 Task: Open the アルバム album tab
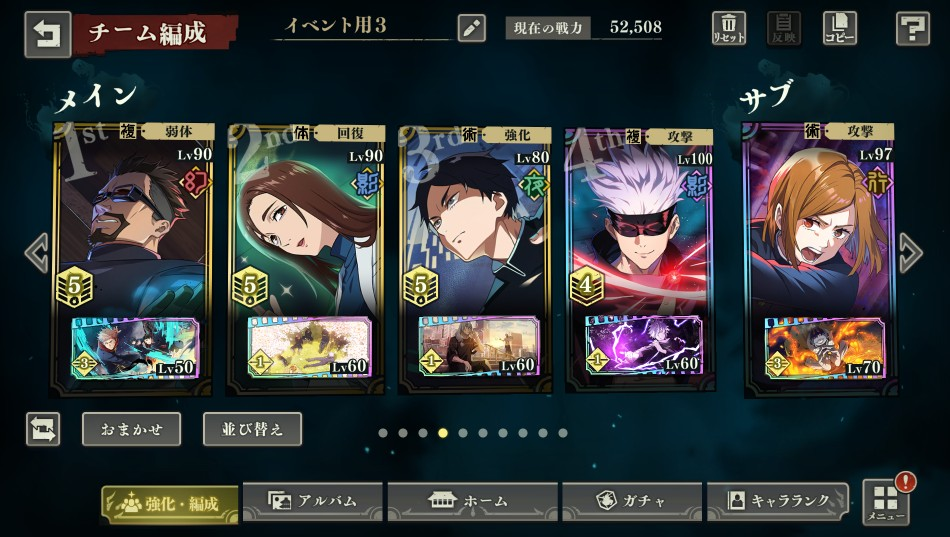coord(313,501)
